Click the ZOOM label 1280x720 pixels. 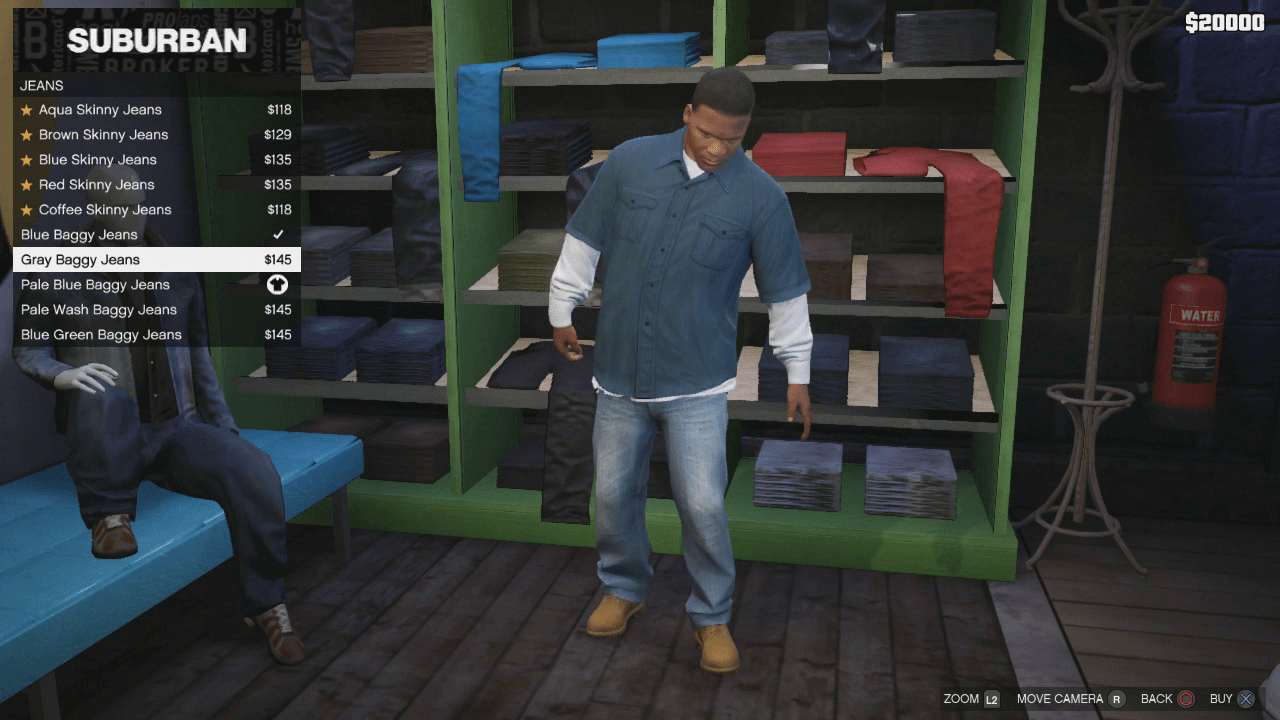point(963,699)
